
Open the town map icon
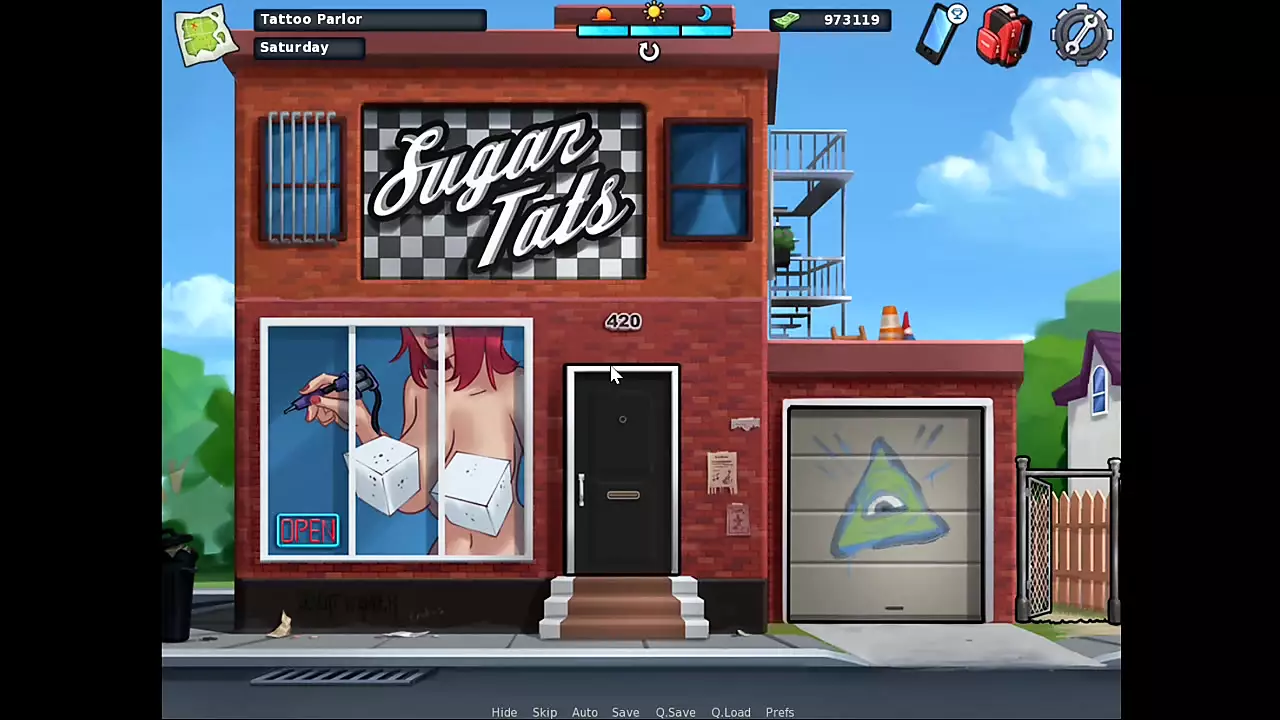point(205,34)
